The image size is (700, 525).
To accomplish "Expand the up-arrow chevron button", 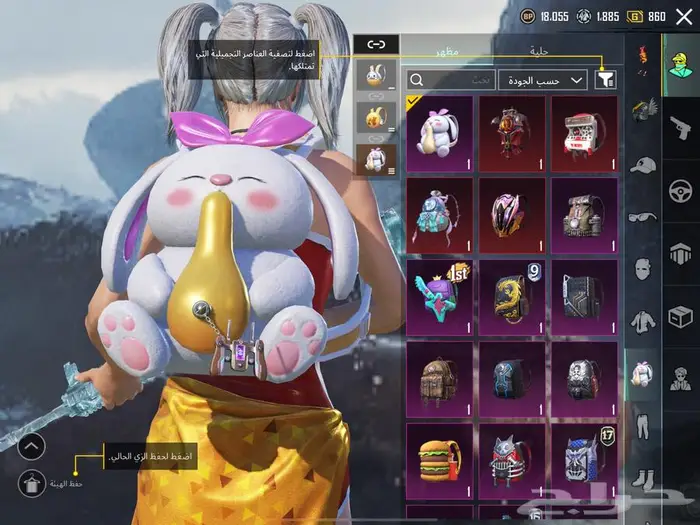I will [x=31, y=446].
